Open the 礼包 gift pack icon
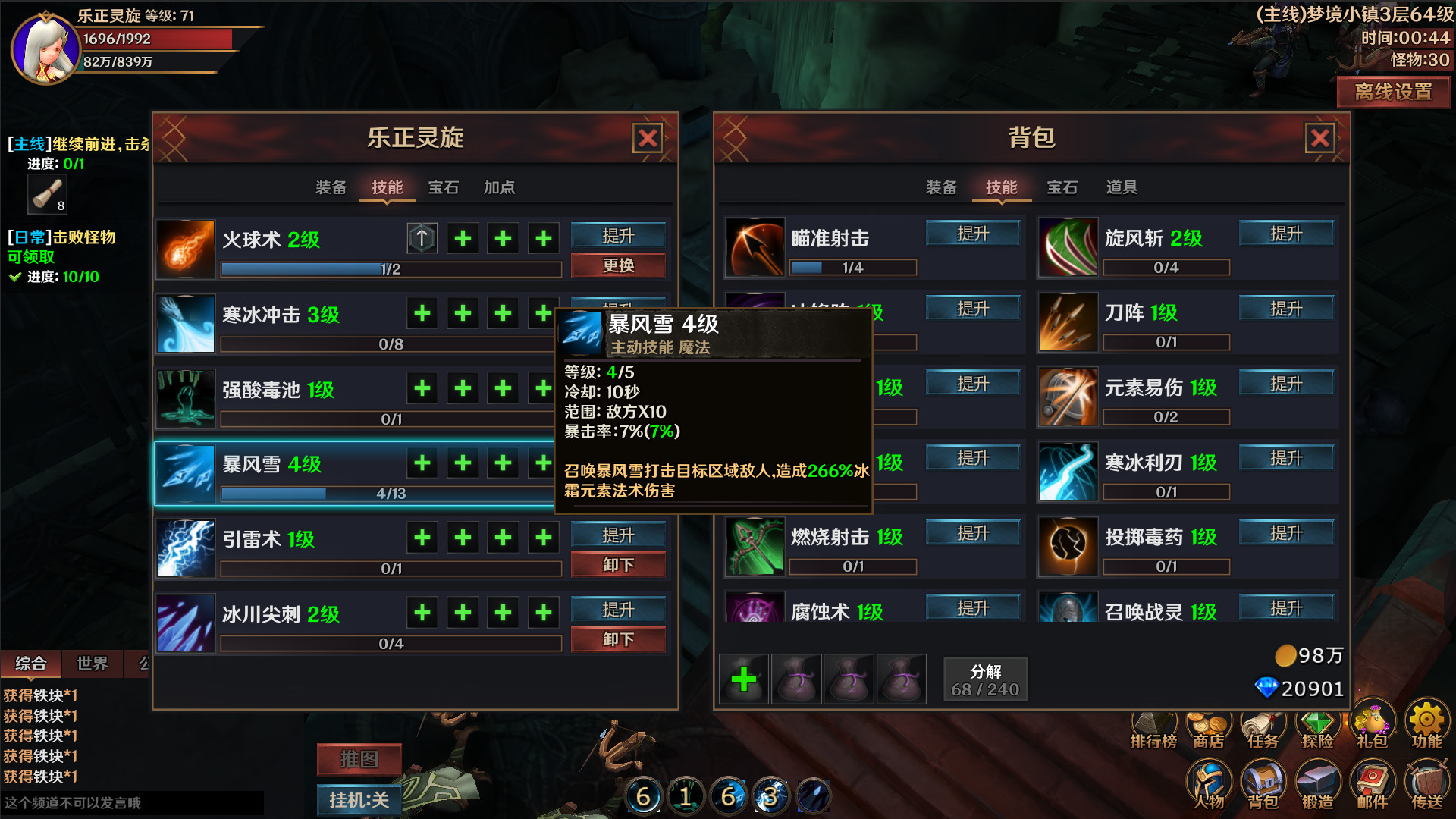The width and height of the screenshot is (1456, 819). tap(1373, 724)
